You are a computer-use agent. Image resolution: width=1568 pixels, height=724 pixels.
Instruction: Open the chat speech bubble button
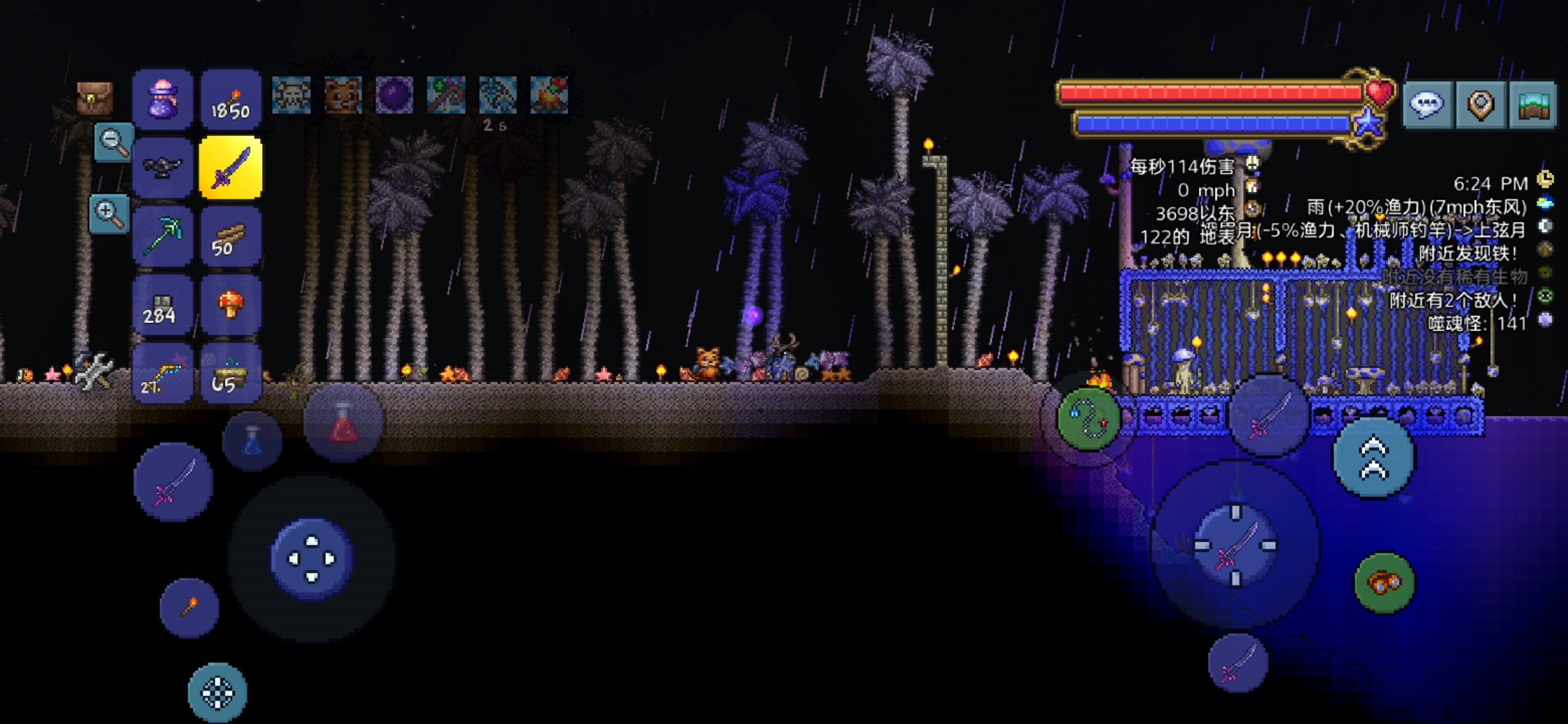[x=1427, y=105]
